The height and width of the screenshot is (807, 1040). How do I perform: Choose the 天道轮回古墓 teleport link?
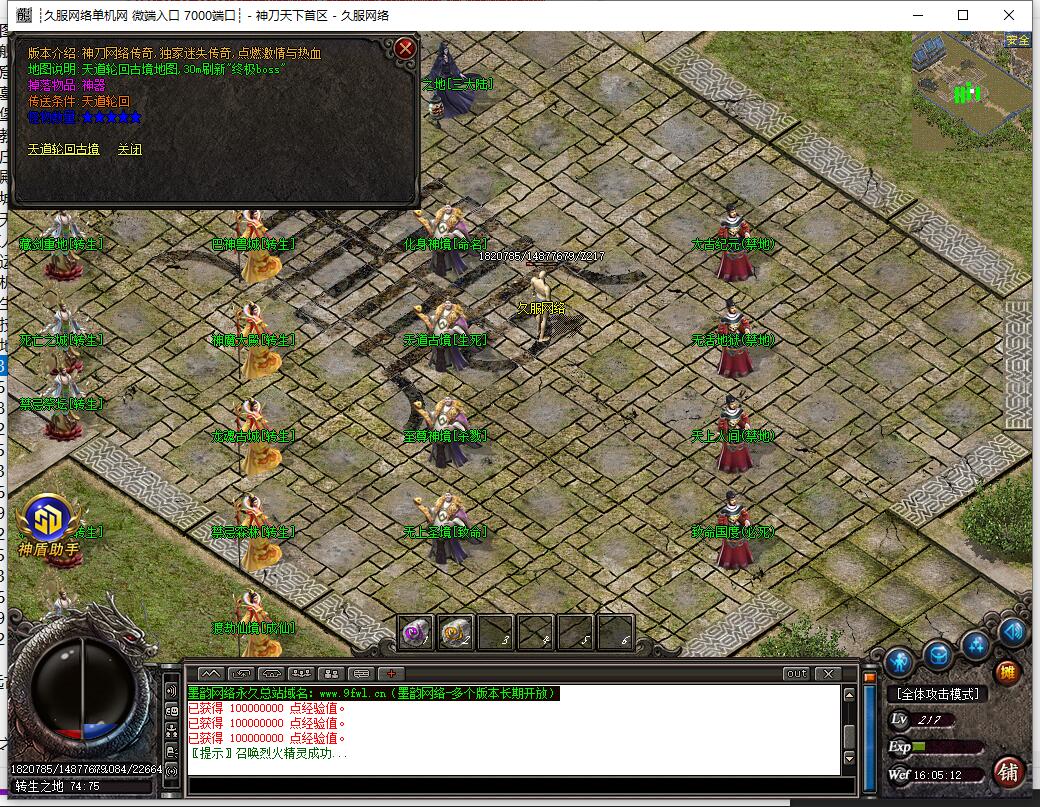coord(63,150)
